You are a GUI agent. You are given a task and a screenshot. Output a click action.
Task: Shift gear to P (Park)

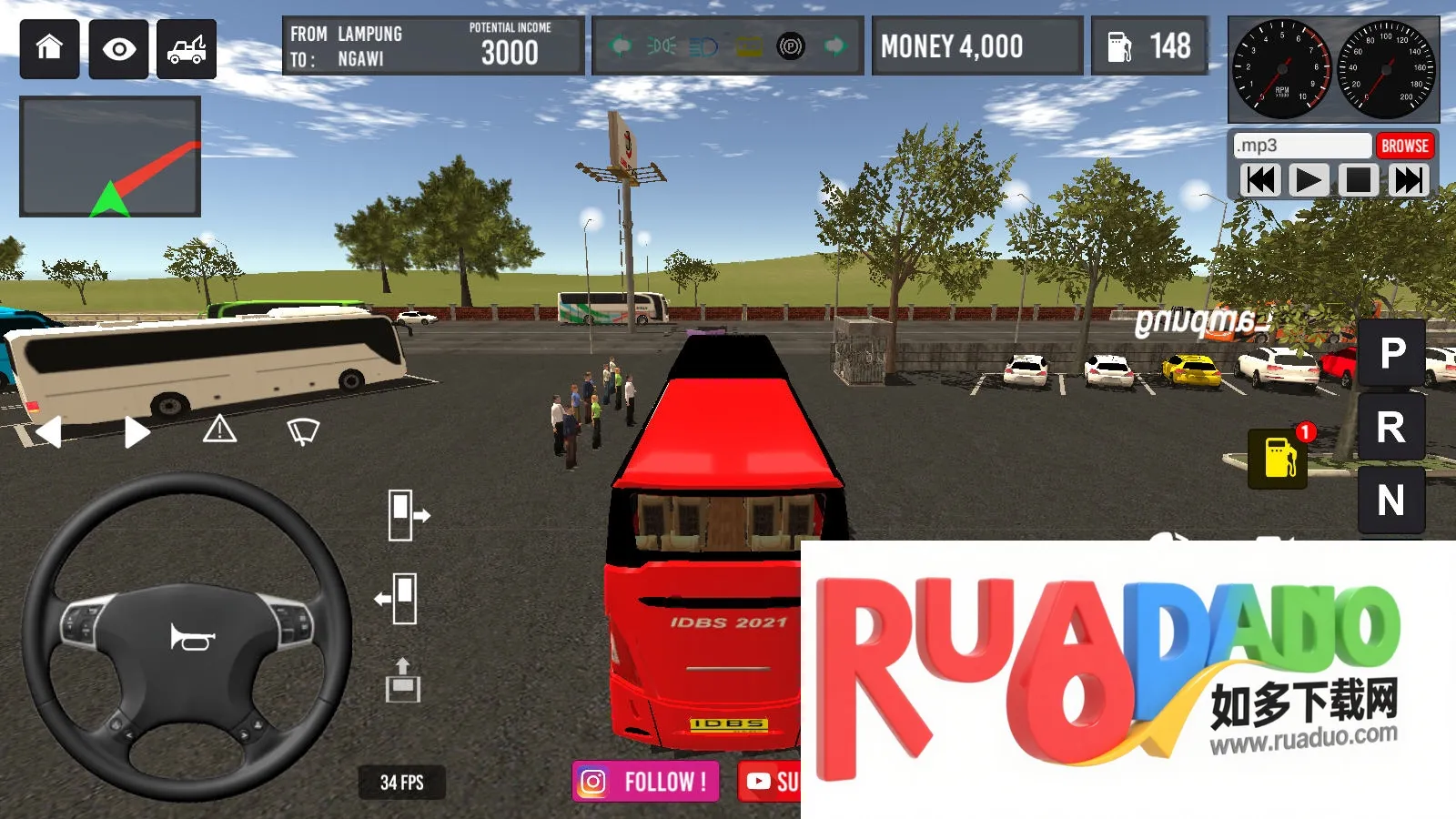click(1391, 353)
